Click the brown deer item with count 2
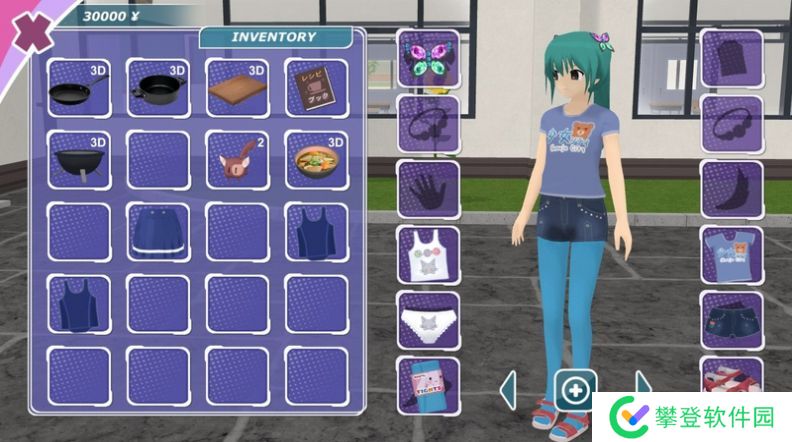Image resolution: width=792 pixels, height=442 pixels. pyautogui.click(x=237, y=159)
